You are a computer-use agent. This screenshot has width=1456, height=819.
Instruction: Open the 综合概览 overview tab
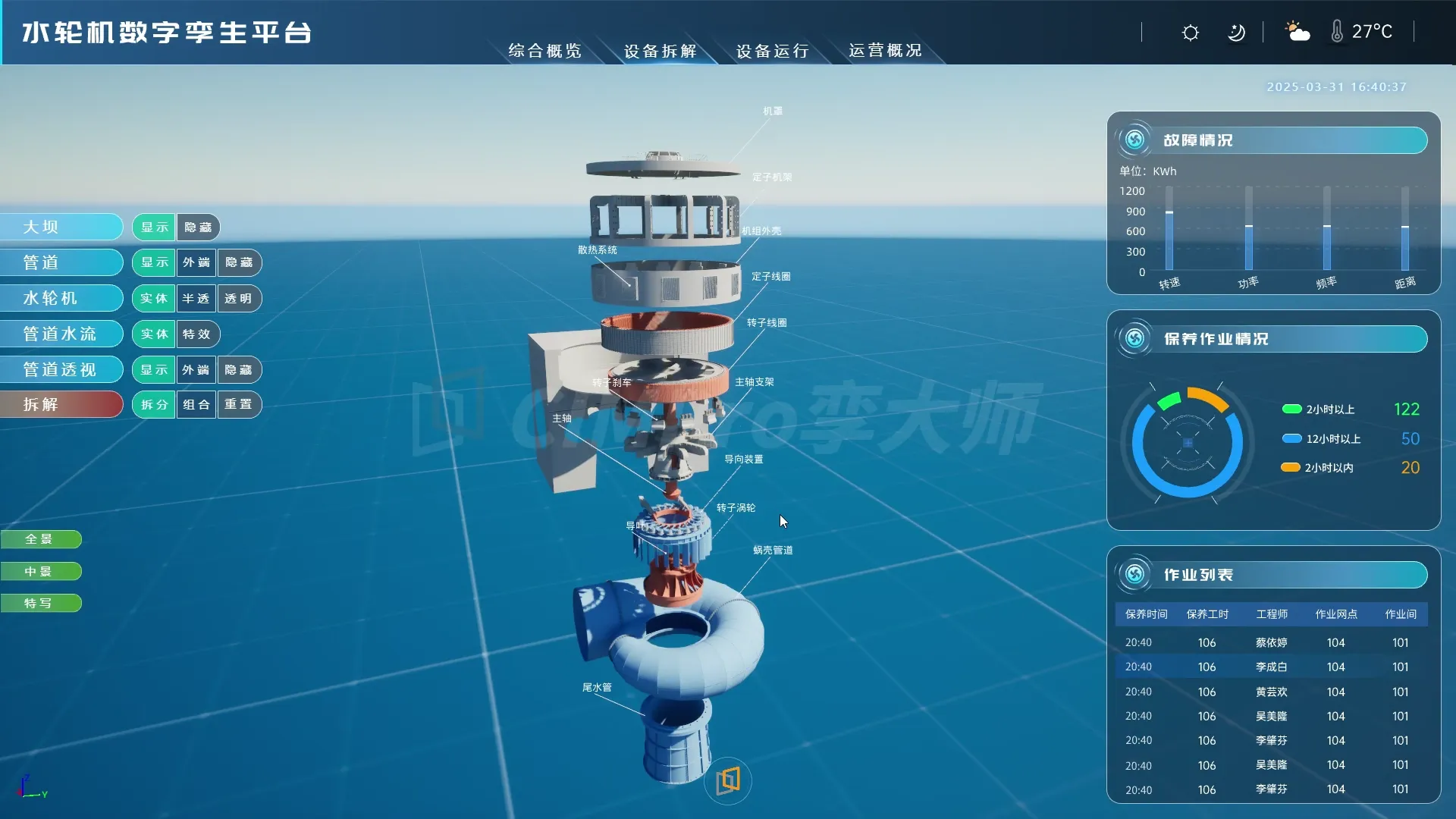pos(544,51)
